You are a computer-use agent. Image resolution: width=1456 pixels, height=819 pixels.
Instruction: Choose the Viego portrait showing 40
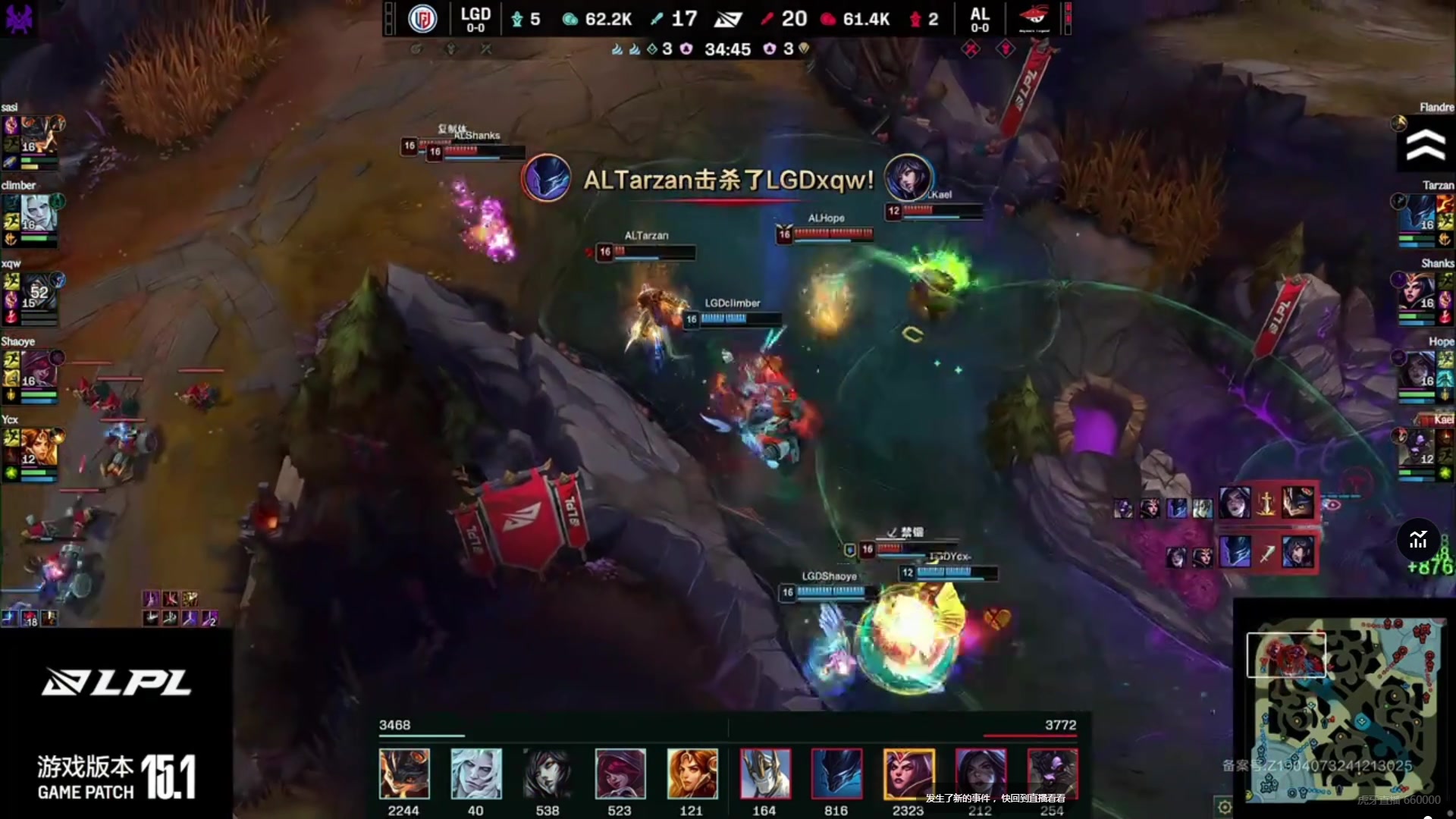coord(475,774)
